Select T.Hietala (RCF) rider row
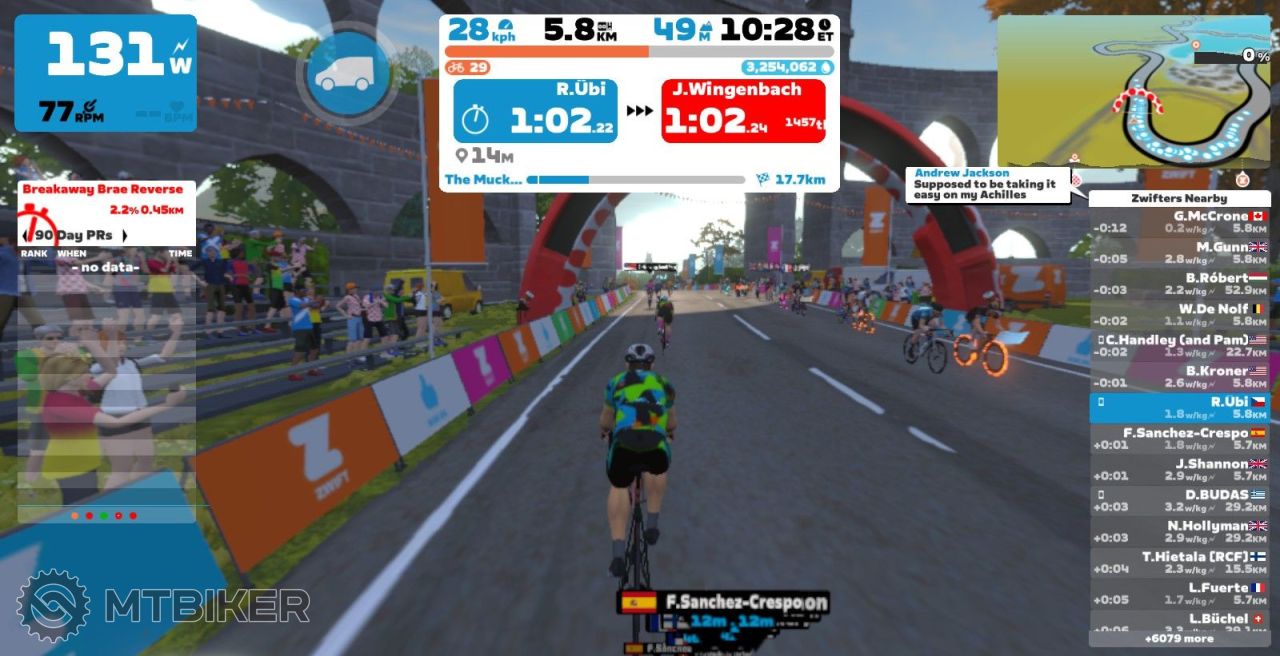 point(1179,563)
